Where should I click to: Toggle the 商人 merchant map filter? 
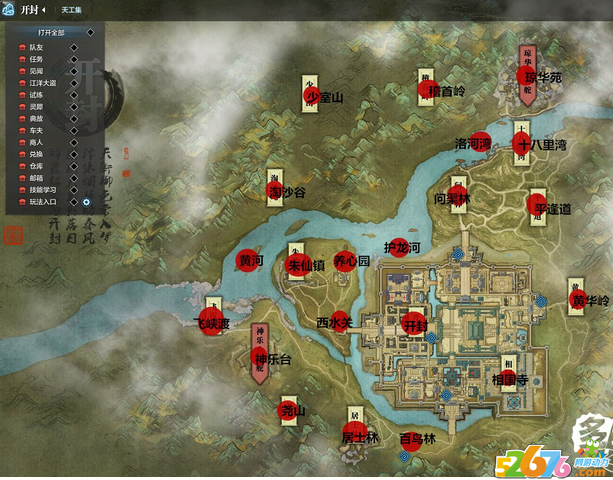73,142
